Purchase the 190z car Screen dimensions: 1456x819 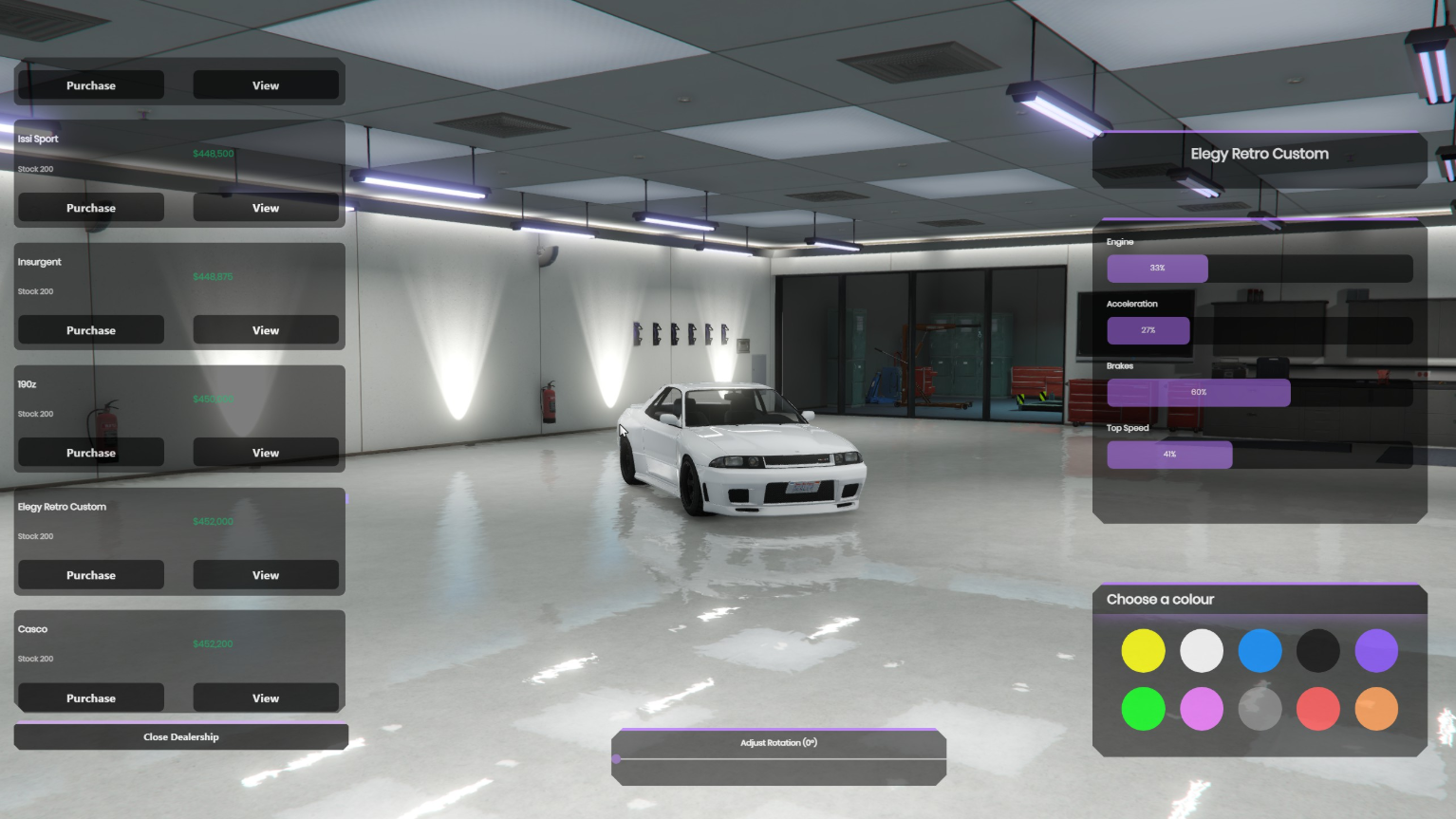click(91, 453)
